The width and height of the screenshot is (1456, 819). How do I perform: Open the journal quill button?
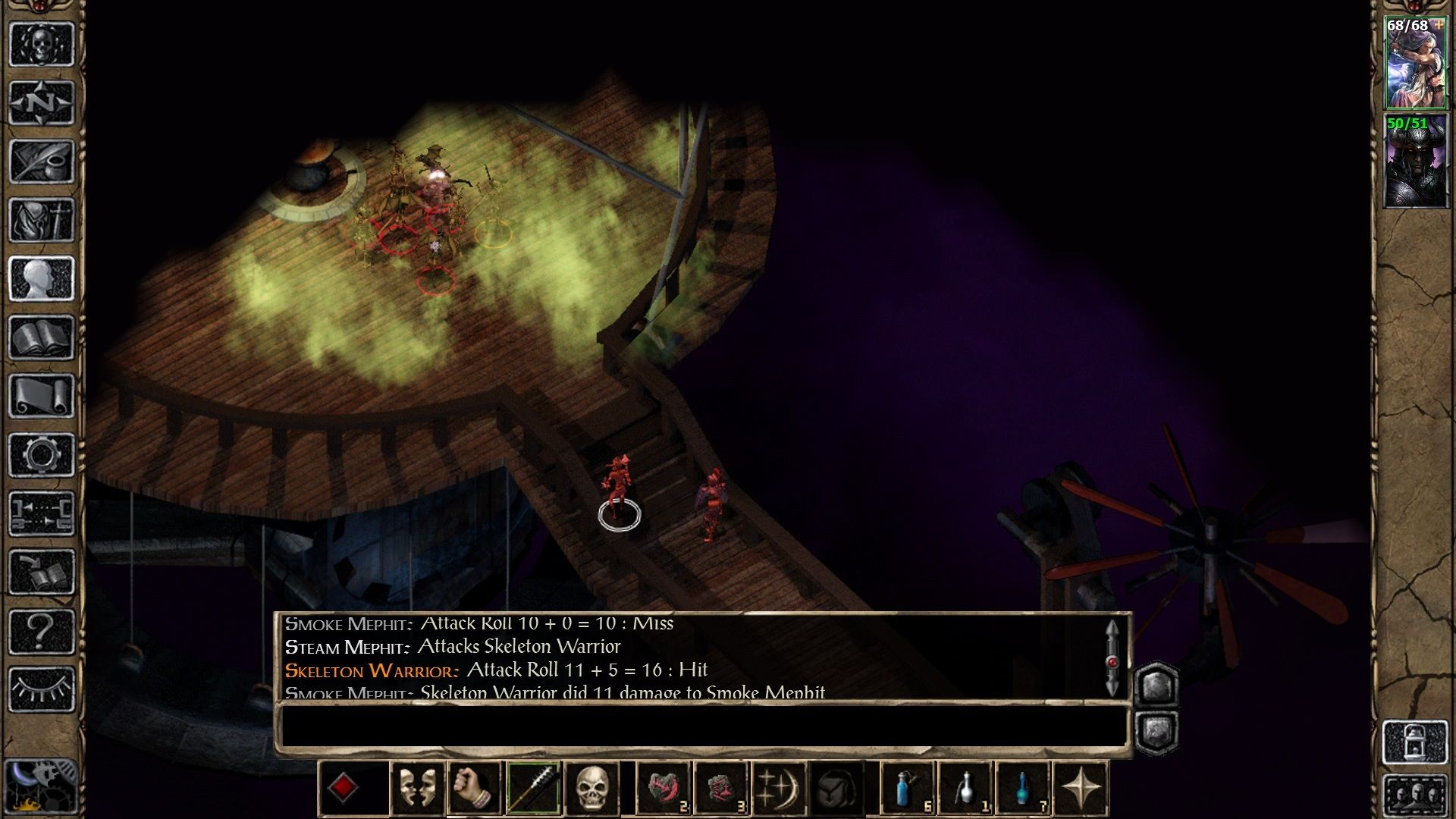[x=42, y=161]
